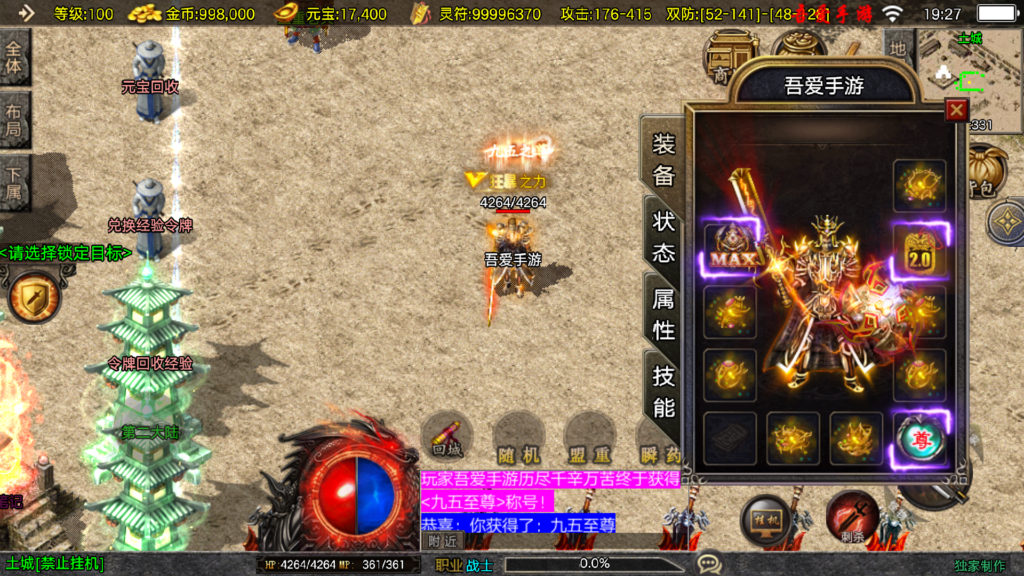Activate the 刺杀 assassinate skill
The width and height of the screenshot is (1024, 576).
pos(851,517)
